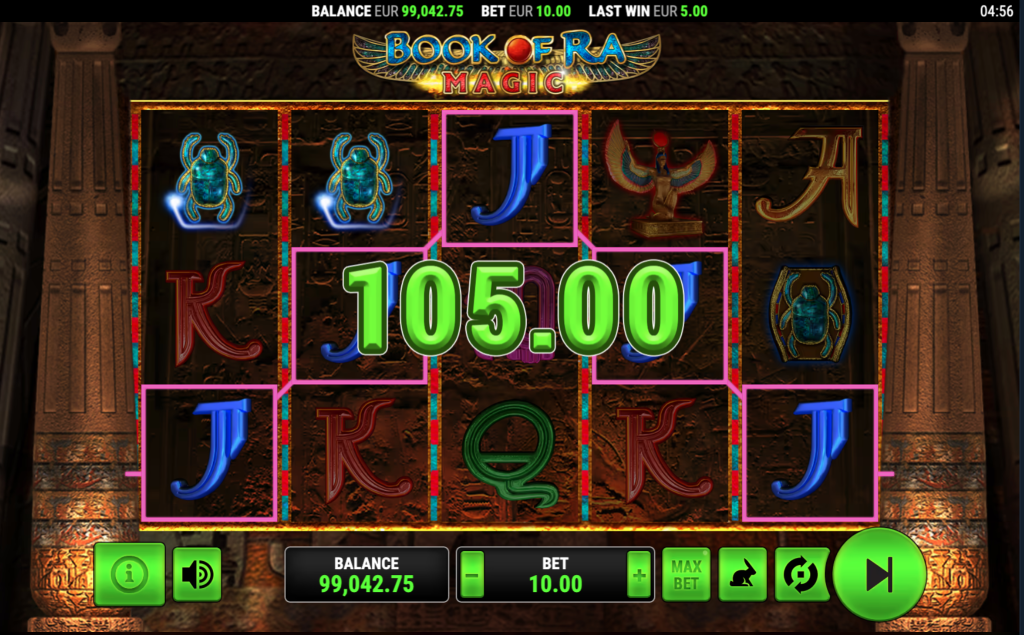This screenshot has height=635, width=1024.
Task: Enable fast spin with the rabbit button
Action: click(742, 574)
